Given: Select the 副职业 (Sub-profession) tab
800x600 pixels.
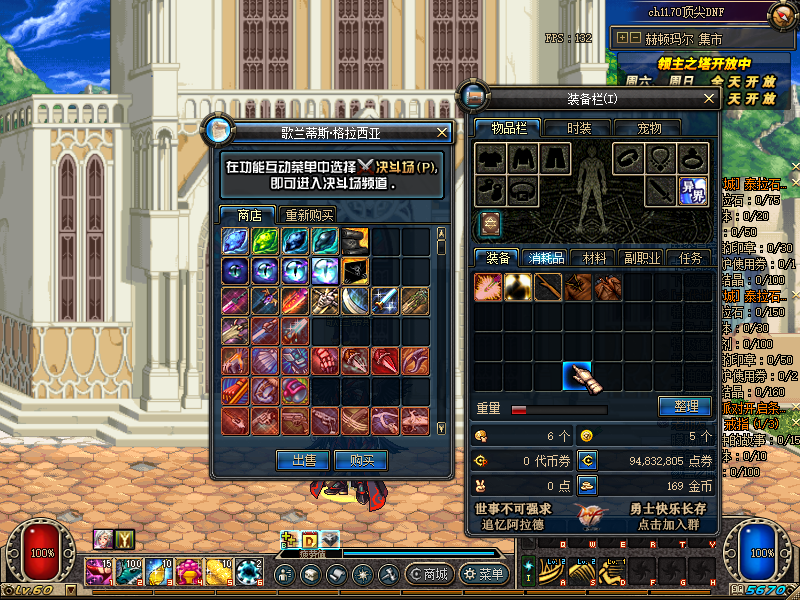Looking at the screenshot, I should [641, 258].
